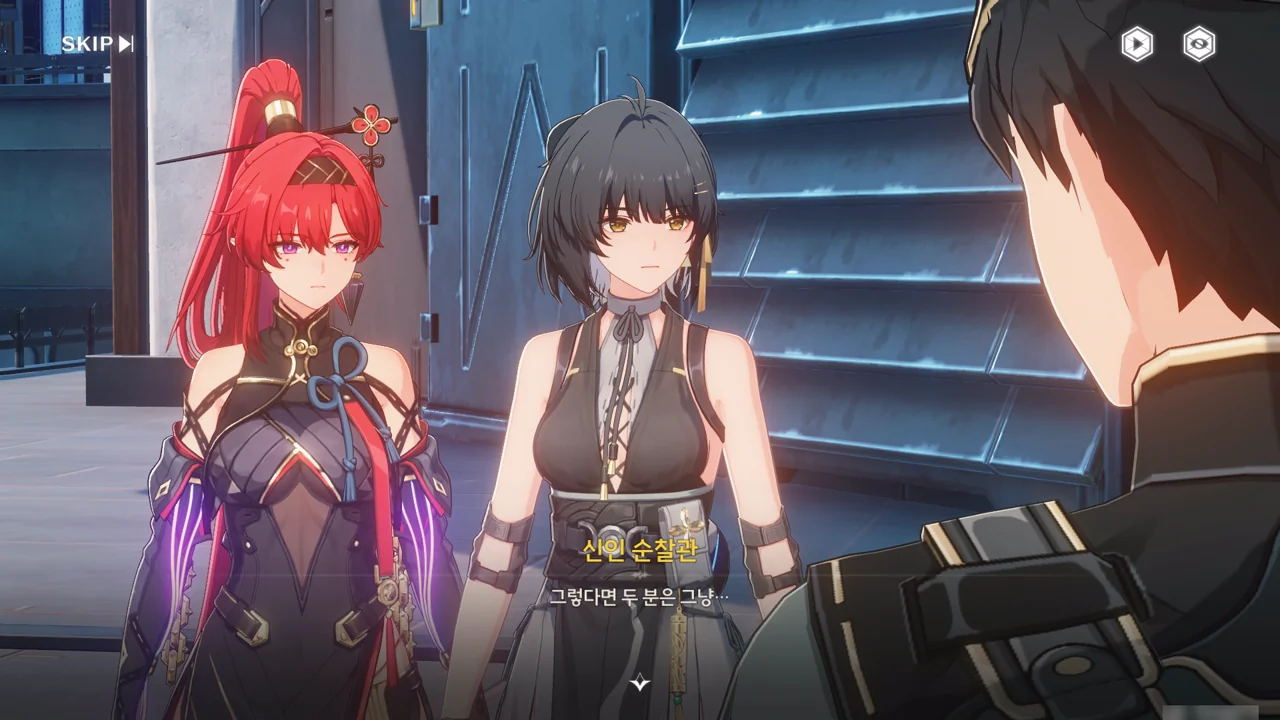Advance dialogue with the continue arrow
This screenshot has height=720, width=1280.
coord(640,683)
